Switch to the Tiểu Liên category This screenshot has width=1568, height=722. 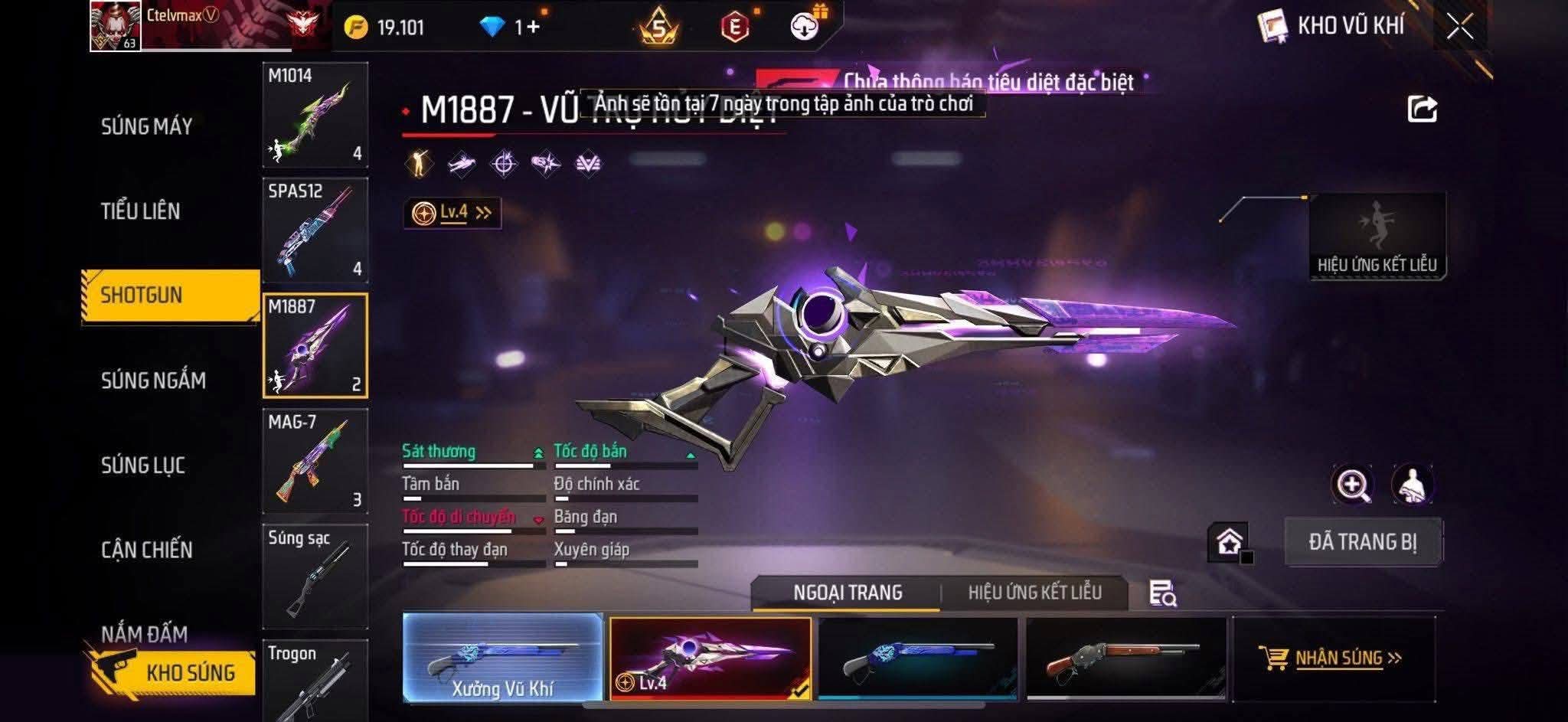pyautogui.click(x=141, y=211)
